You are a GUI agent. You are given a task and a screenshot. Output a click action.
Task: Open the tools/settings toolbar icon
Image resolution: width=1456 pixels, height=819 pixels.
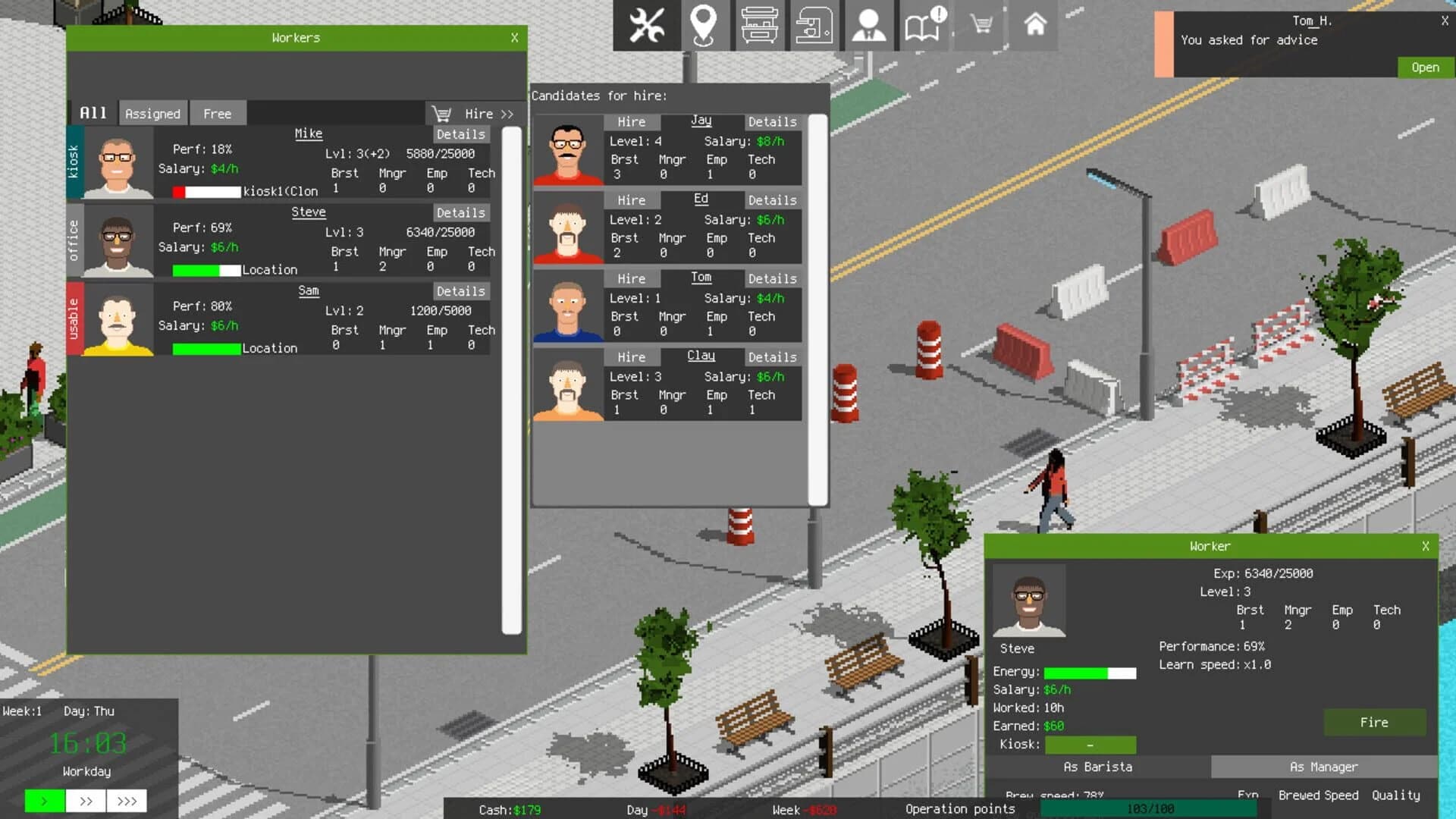[646, 25]
